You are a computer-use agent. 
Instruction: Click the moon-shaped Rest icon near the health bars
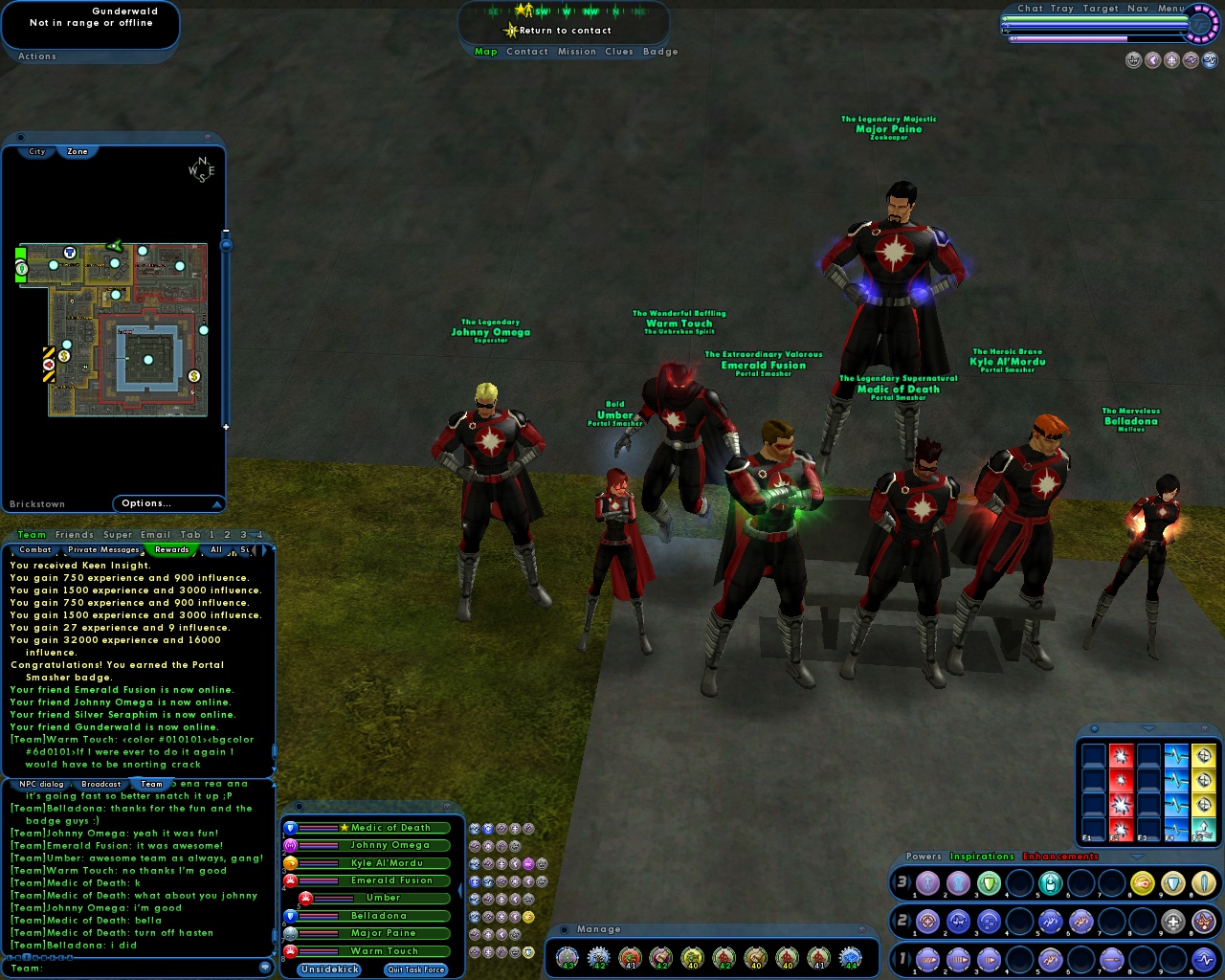(1152, 59)
